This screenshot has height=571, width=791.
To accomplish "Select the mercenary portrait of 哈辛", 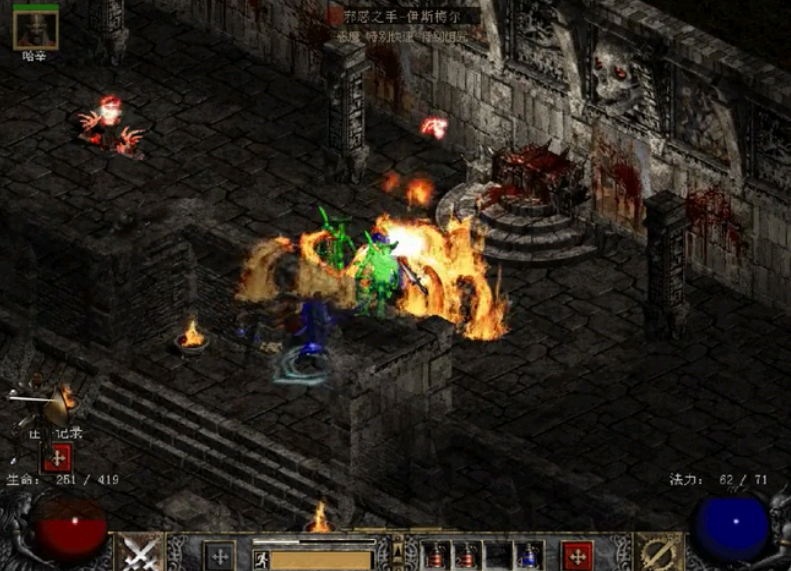I will pyautogui.click(x=35, y=29).
